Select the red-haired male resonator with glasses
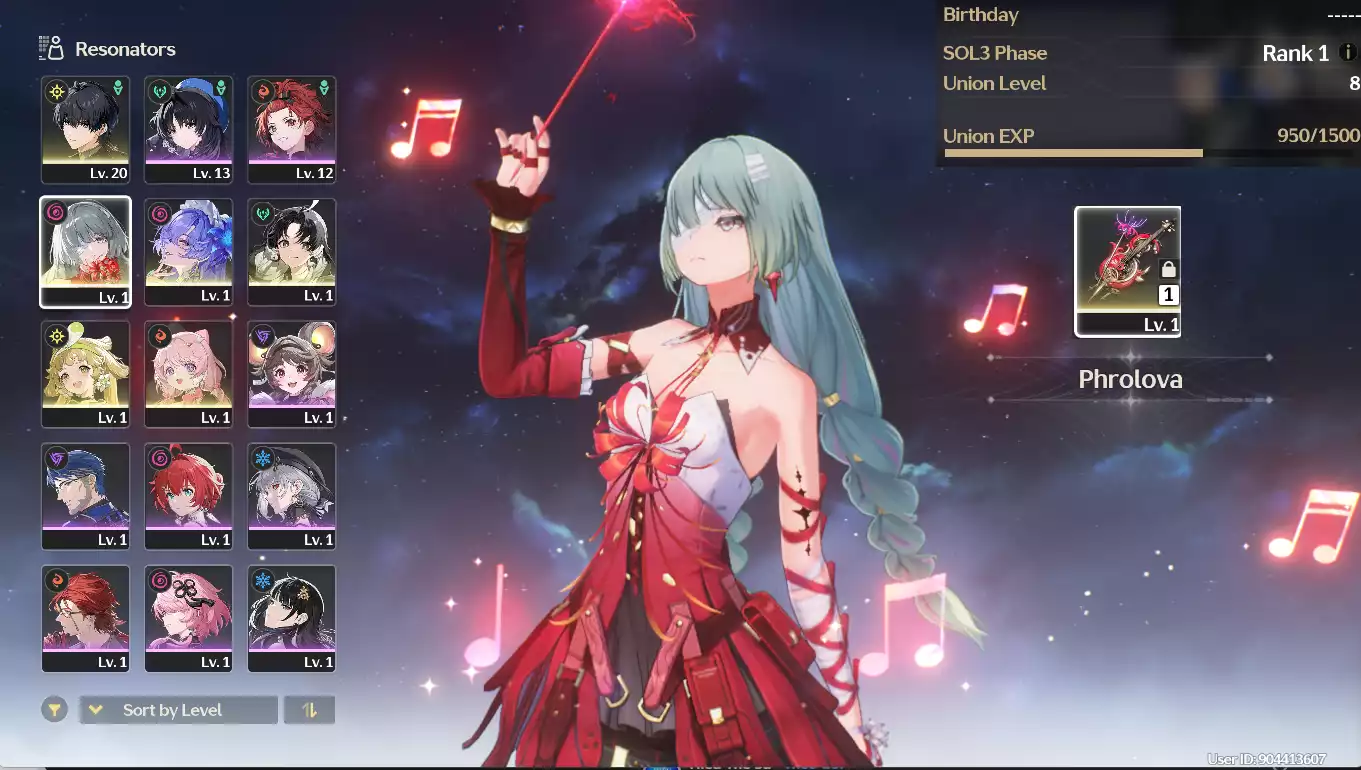This screenshot has height=770, width=1361. pos(86,618)
